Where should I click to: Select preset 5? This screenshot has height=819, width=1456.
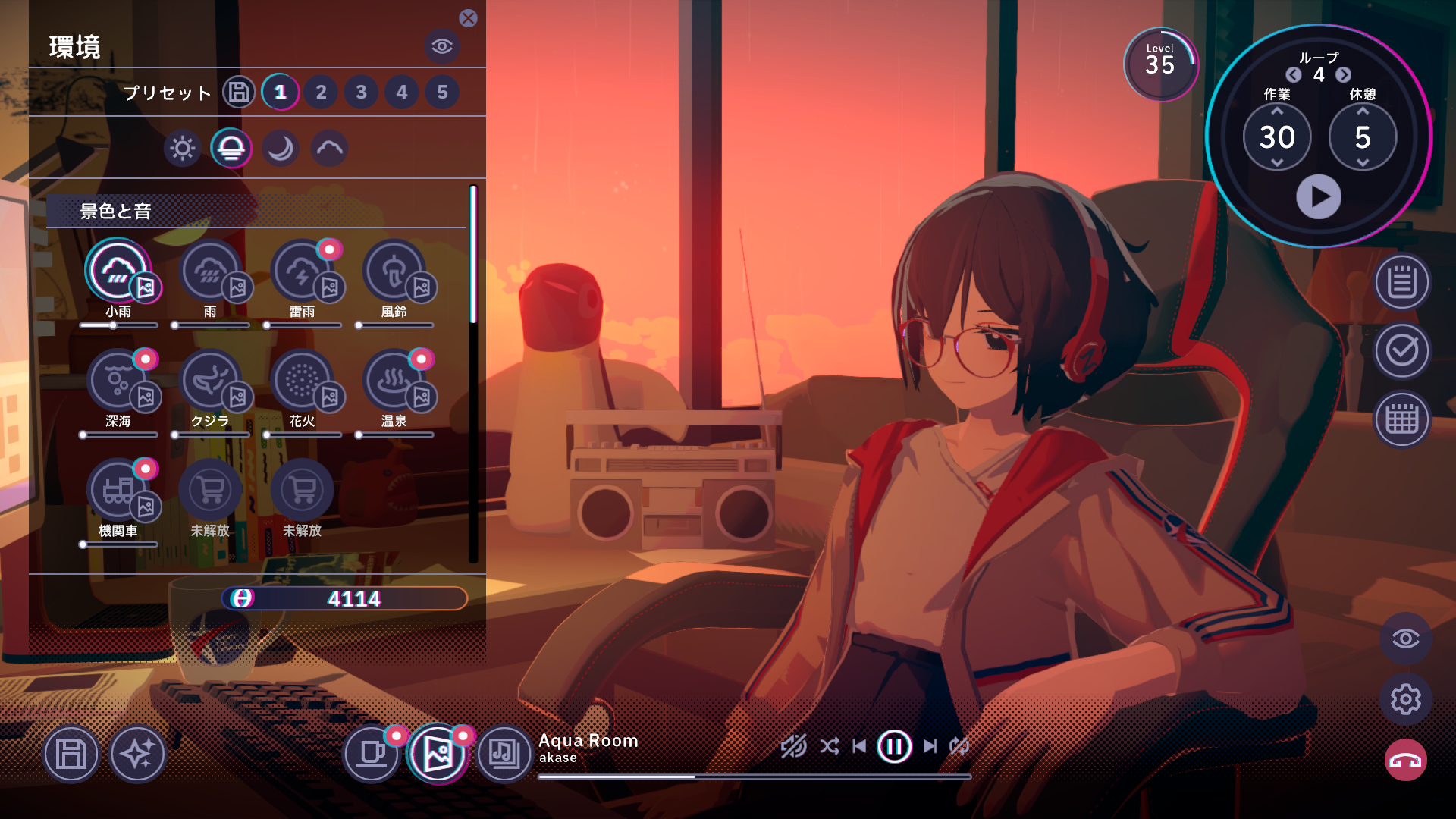point(441,93)
